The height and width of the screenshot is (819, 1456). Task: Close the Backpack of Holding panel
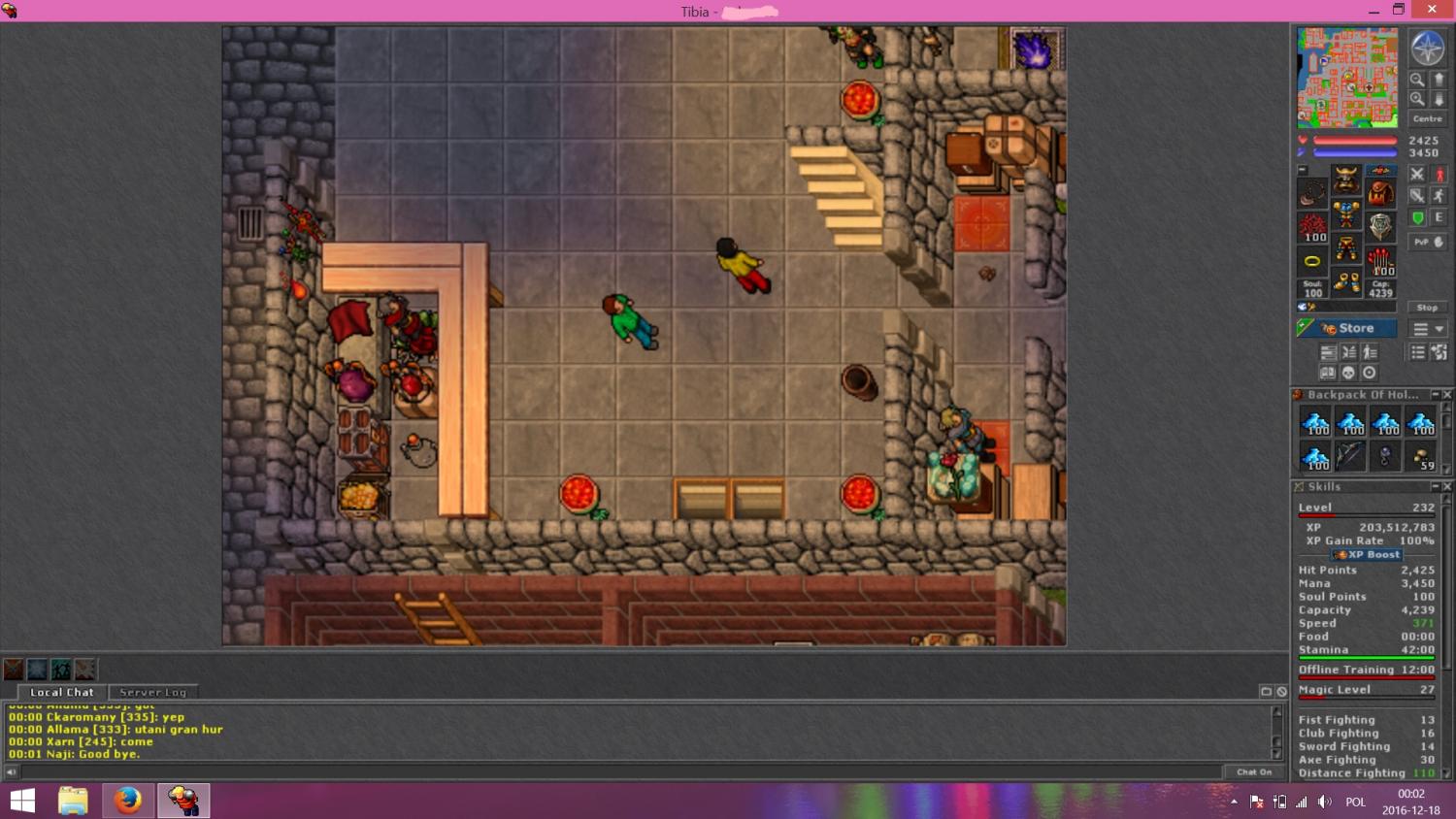(1447, 395)
